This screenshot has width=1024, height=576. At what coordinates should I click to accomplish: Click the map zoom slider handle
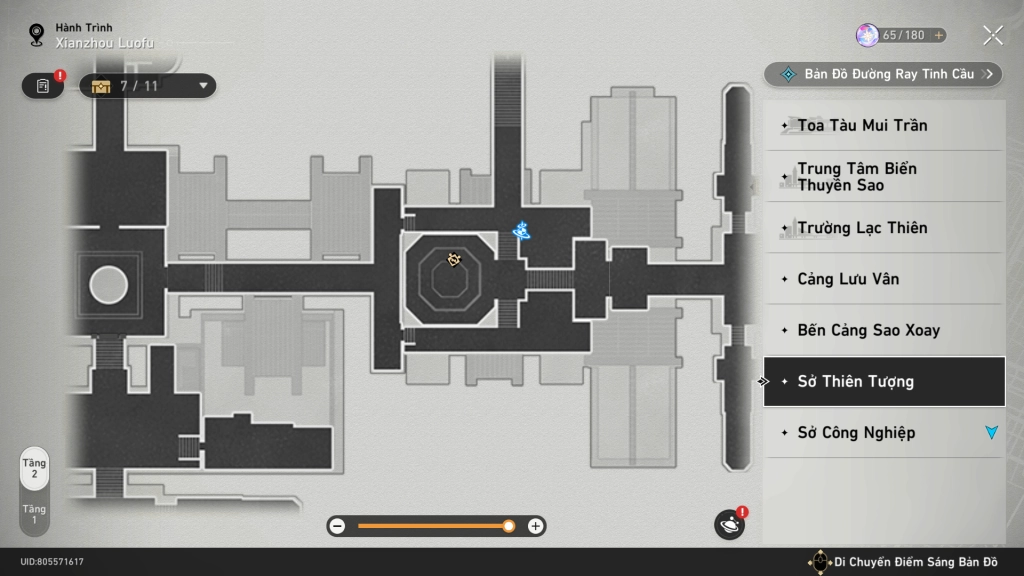click(x=509, y=526)
